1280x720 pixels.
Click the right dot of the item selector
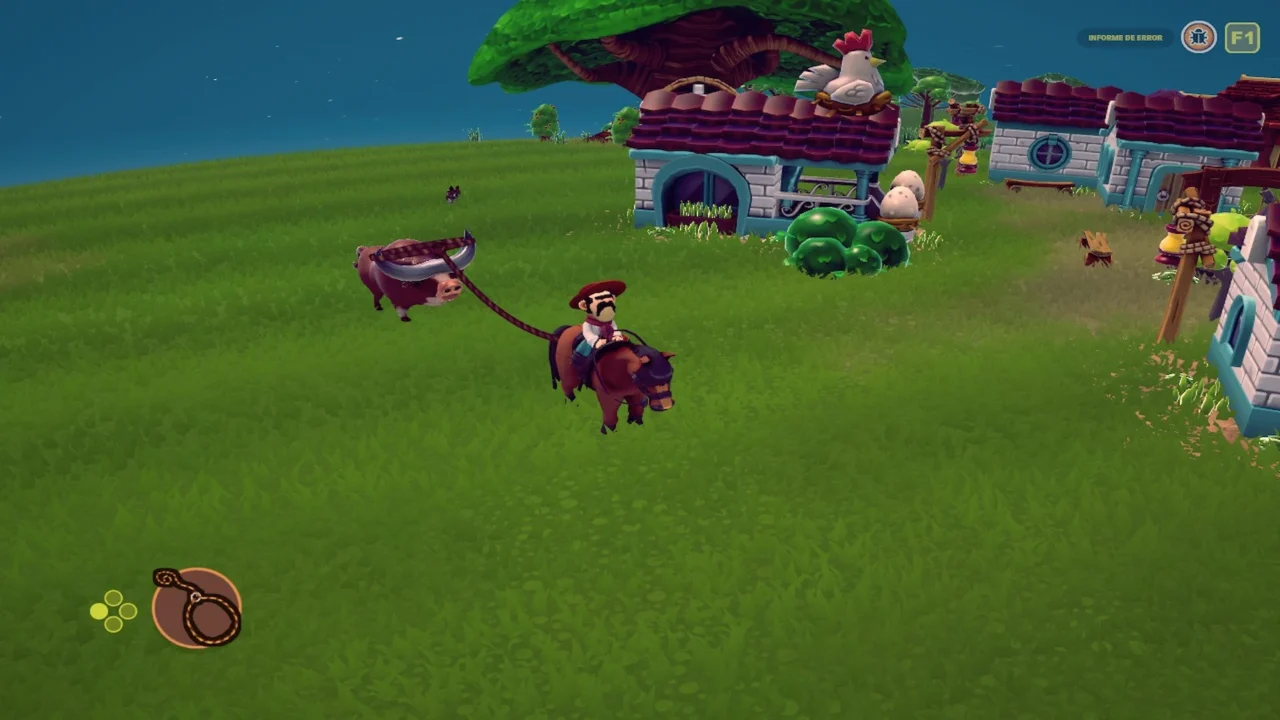tap(127, 610)
